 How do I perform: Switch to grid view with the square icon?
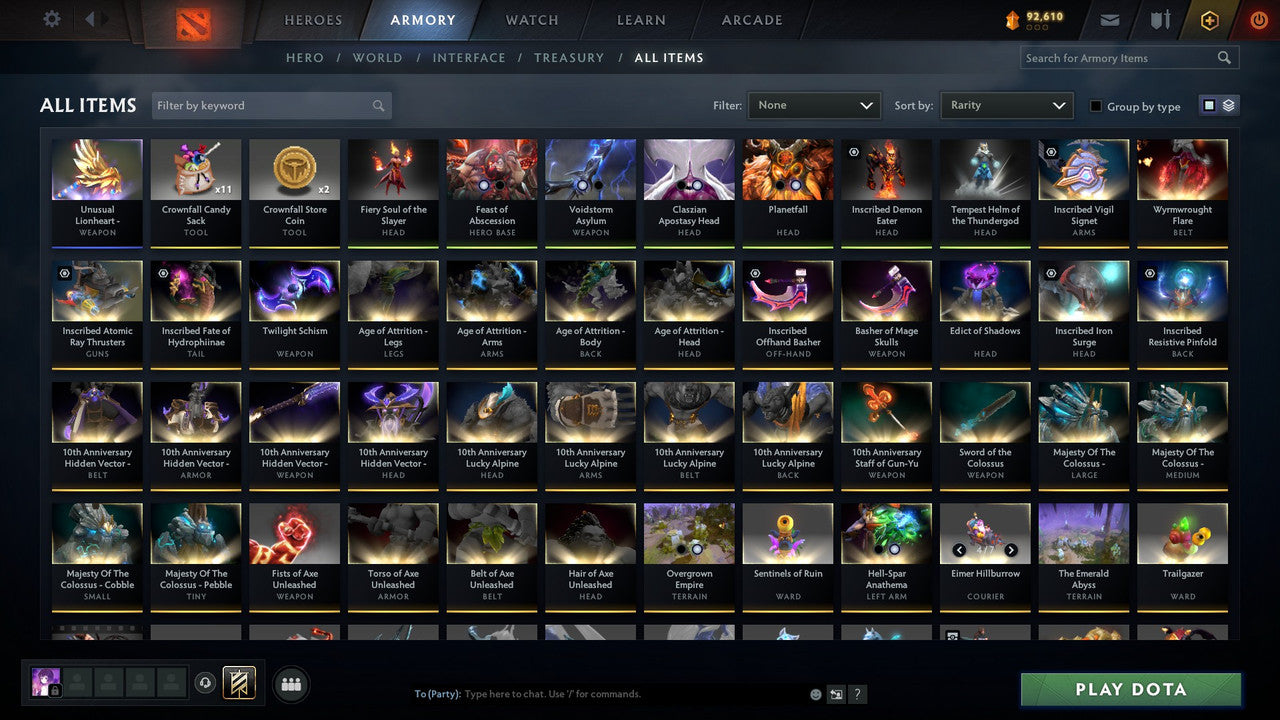click(x=1207, y=105)
